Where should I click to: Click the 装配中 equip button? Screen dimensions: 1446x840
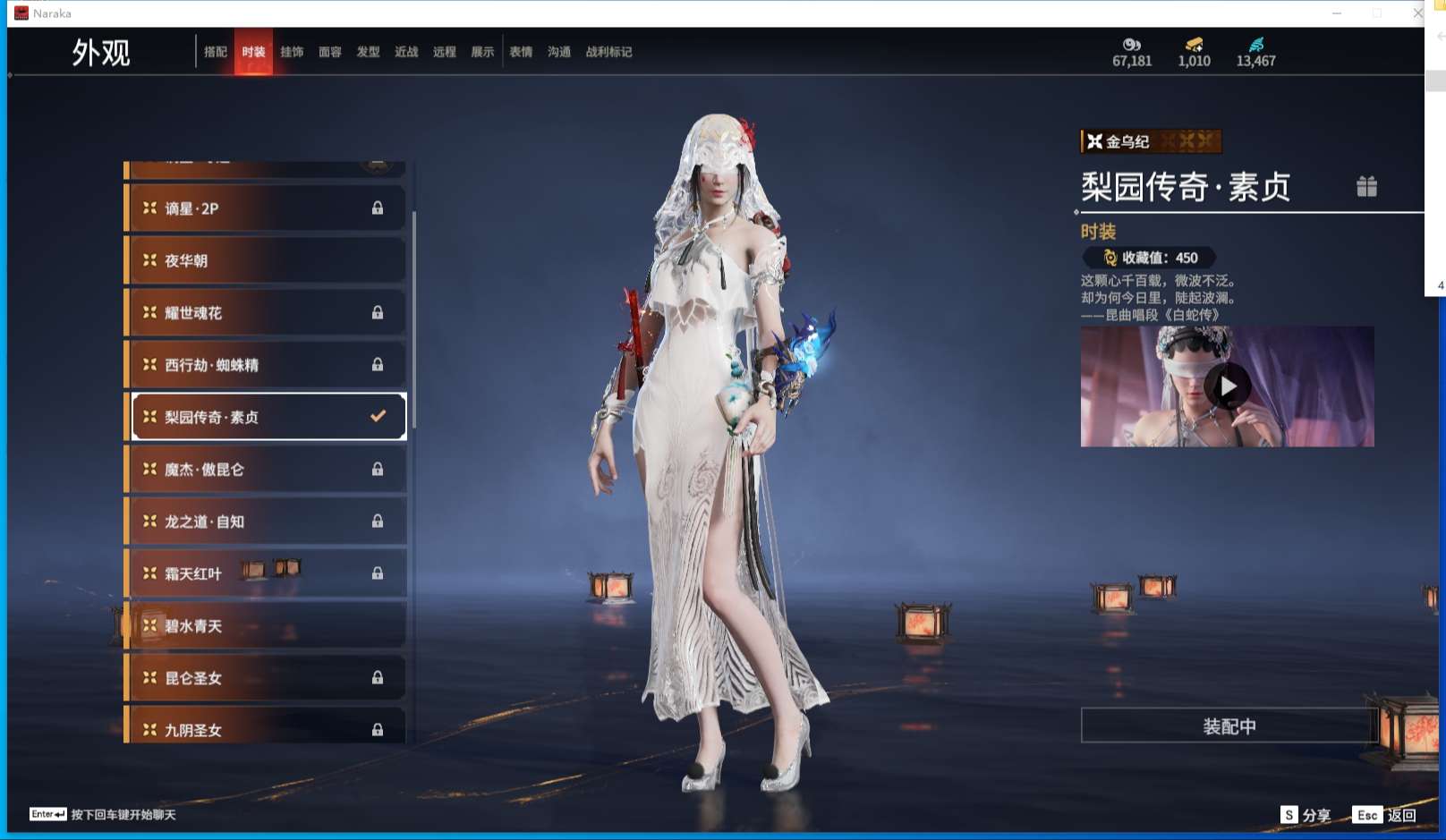point(1229,726)
